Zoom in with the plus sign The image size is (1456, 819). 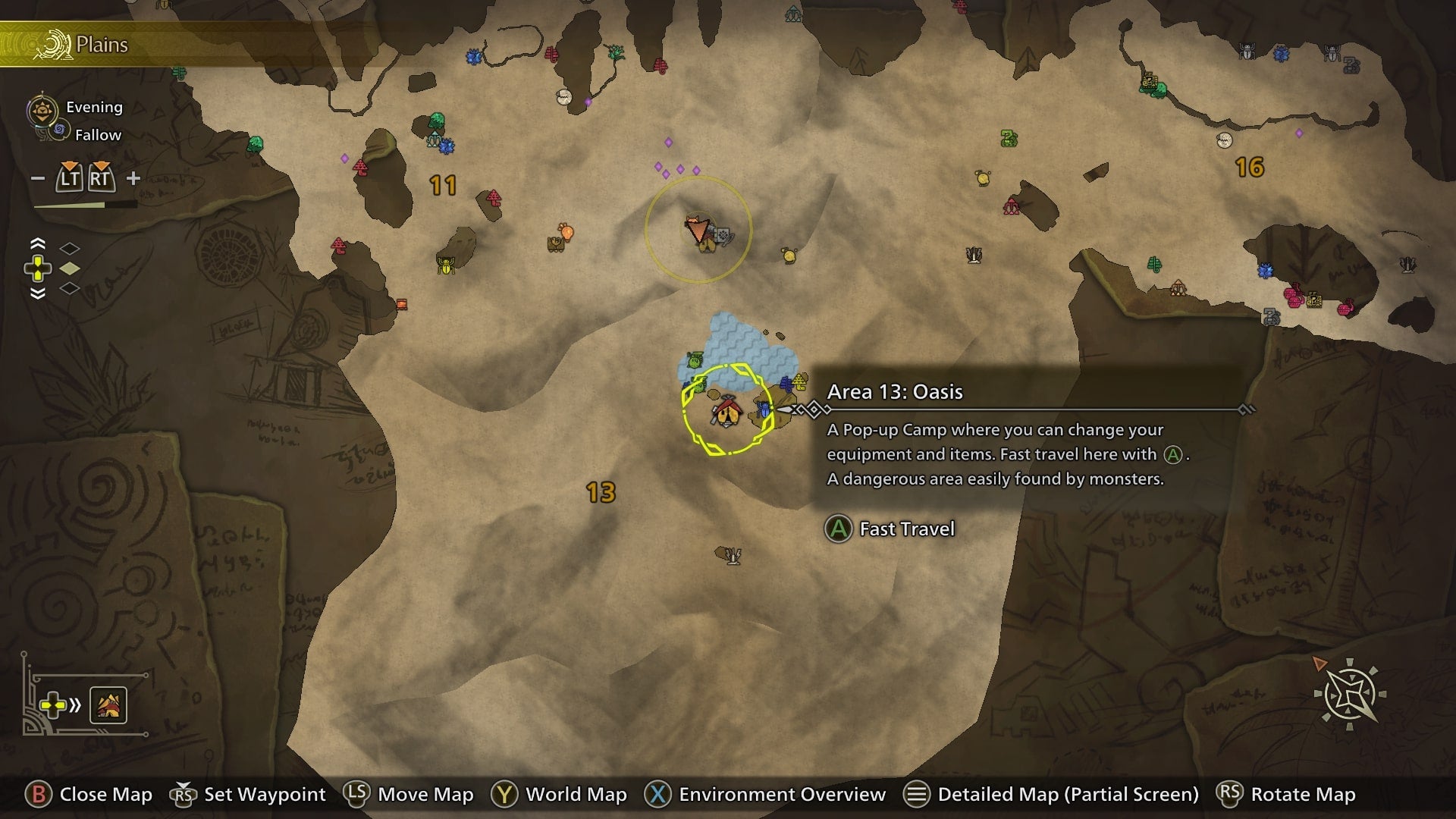133,178
